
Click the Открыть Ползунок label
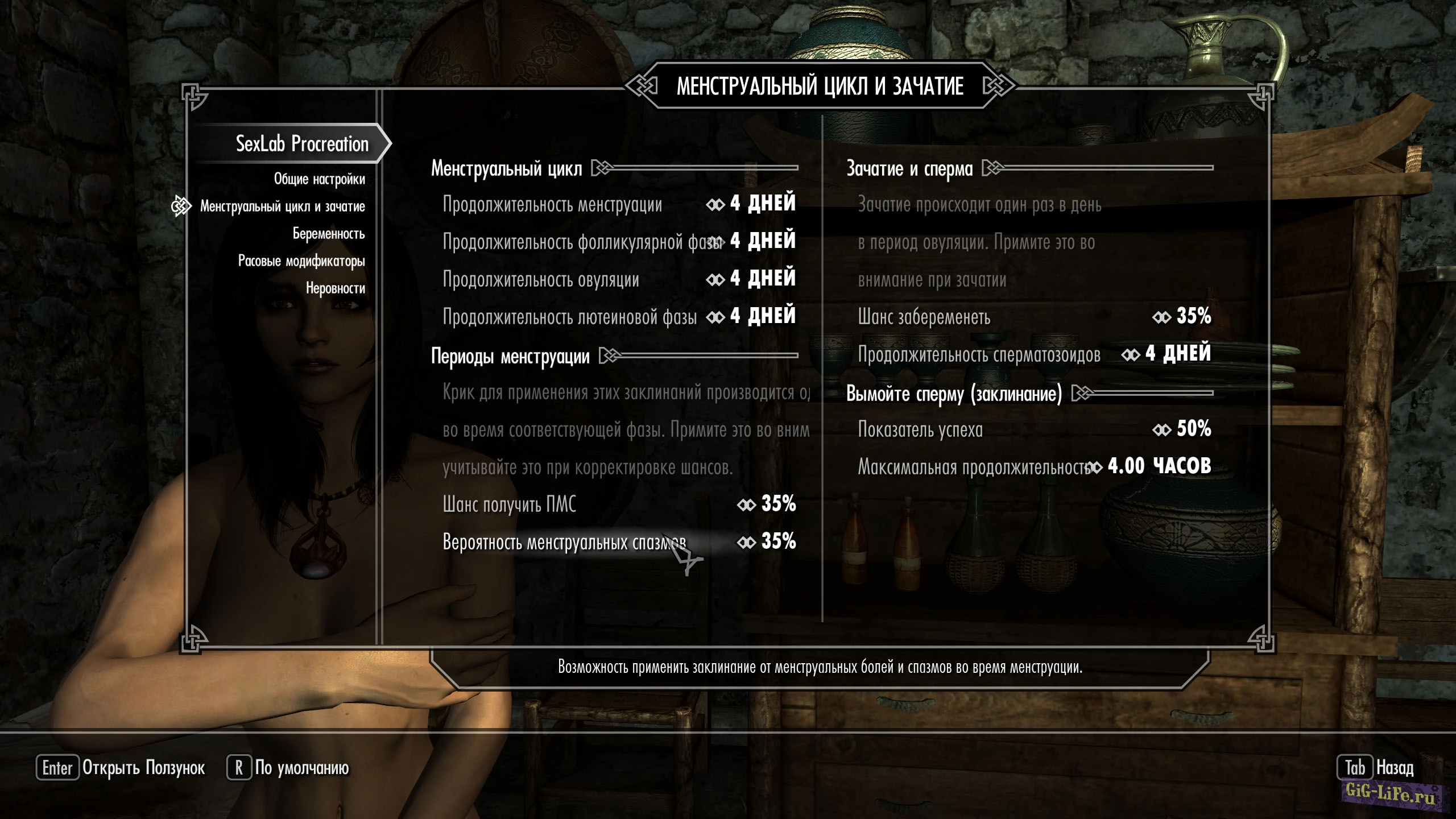tap(143, 768)
